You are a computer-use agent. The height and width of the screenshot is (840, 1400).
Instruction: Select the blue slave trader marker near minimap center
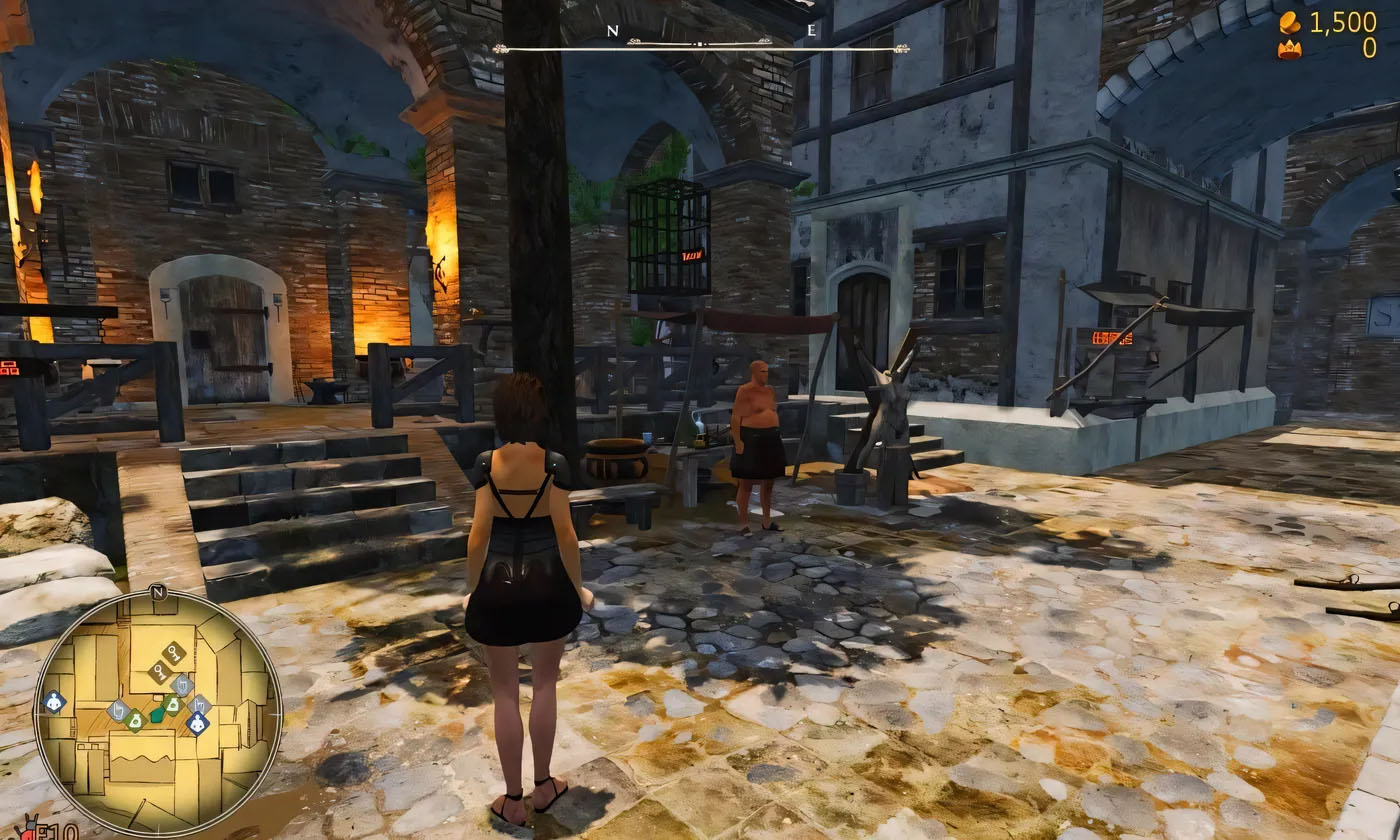(x=197, y=721)
